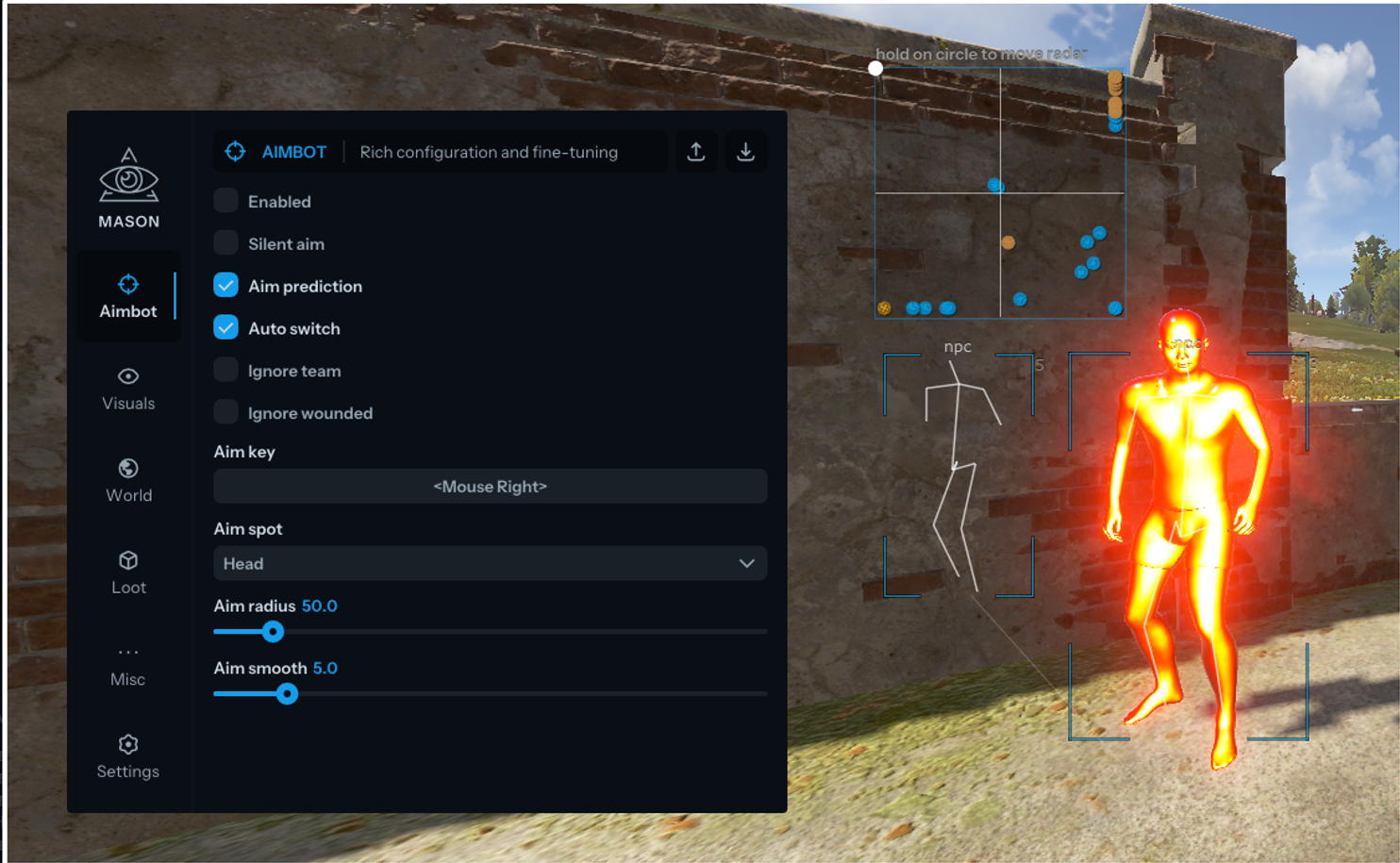
Task: Click the import/download config icon
Action: point(746,152)
